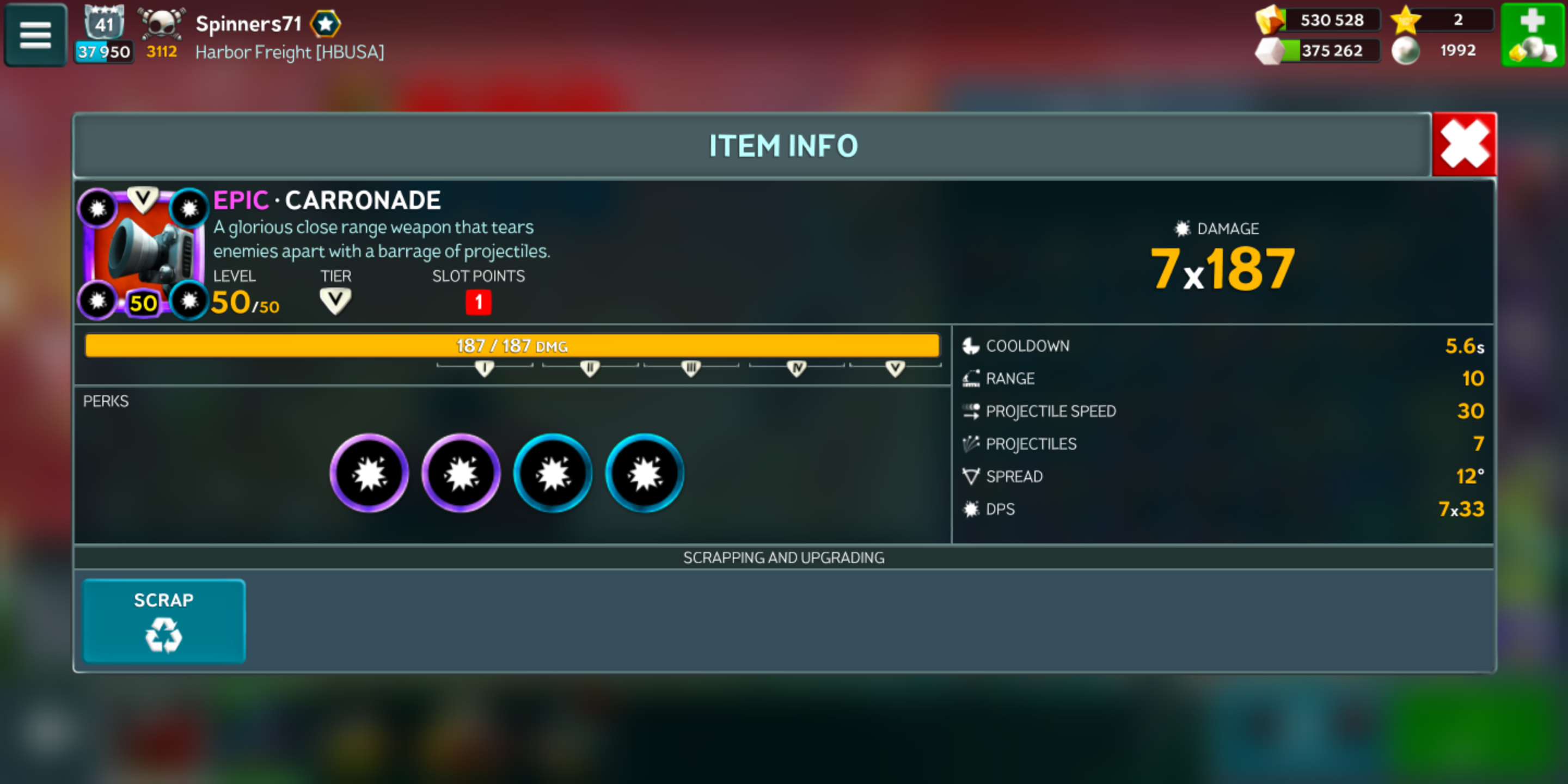Tap the sugar currency counter
This screenshot has height=784, width=1568.
tap(1317, 51)
